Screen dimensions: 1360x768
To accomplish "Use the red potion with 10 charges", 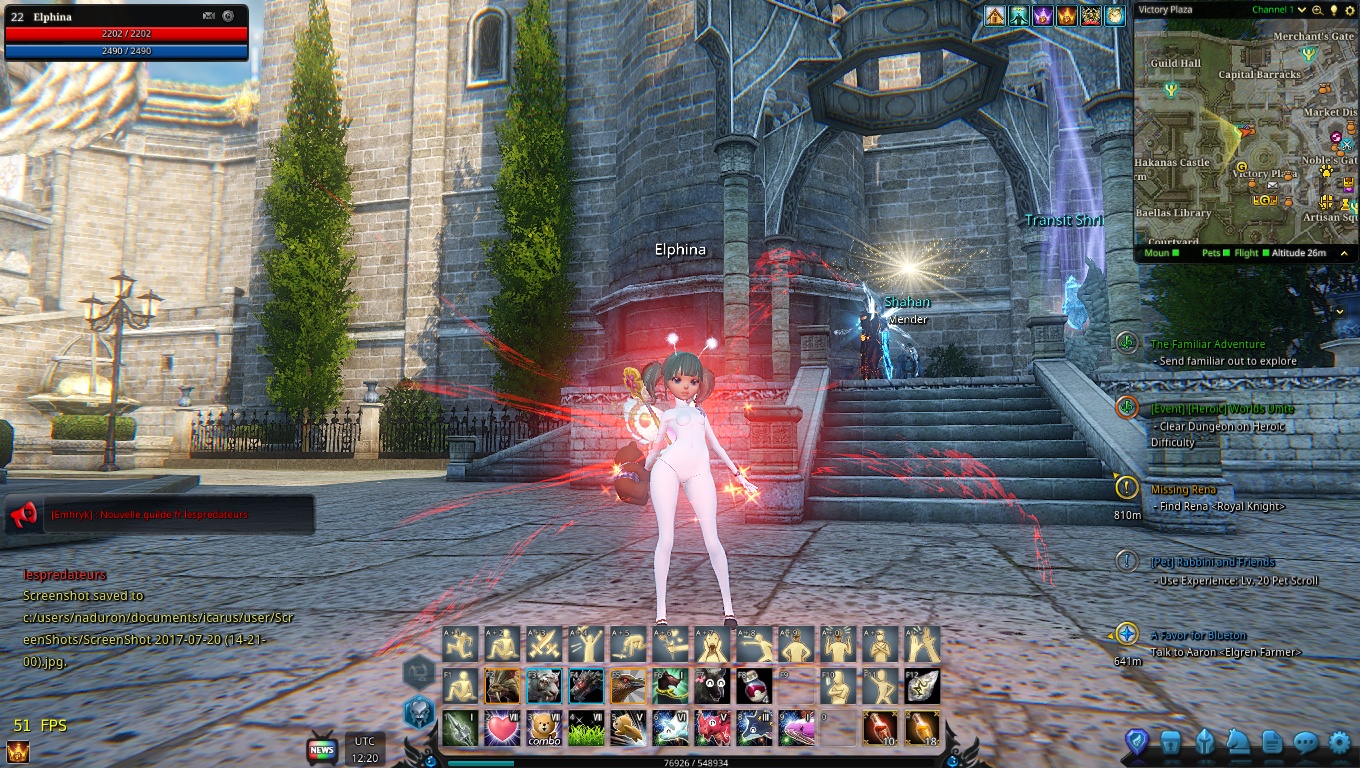I will click(x=880, y=728).
